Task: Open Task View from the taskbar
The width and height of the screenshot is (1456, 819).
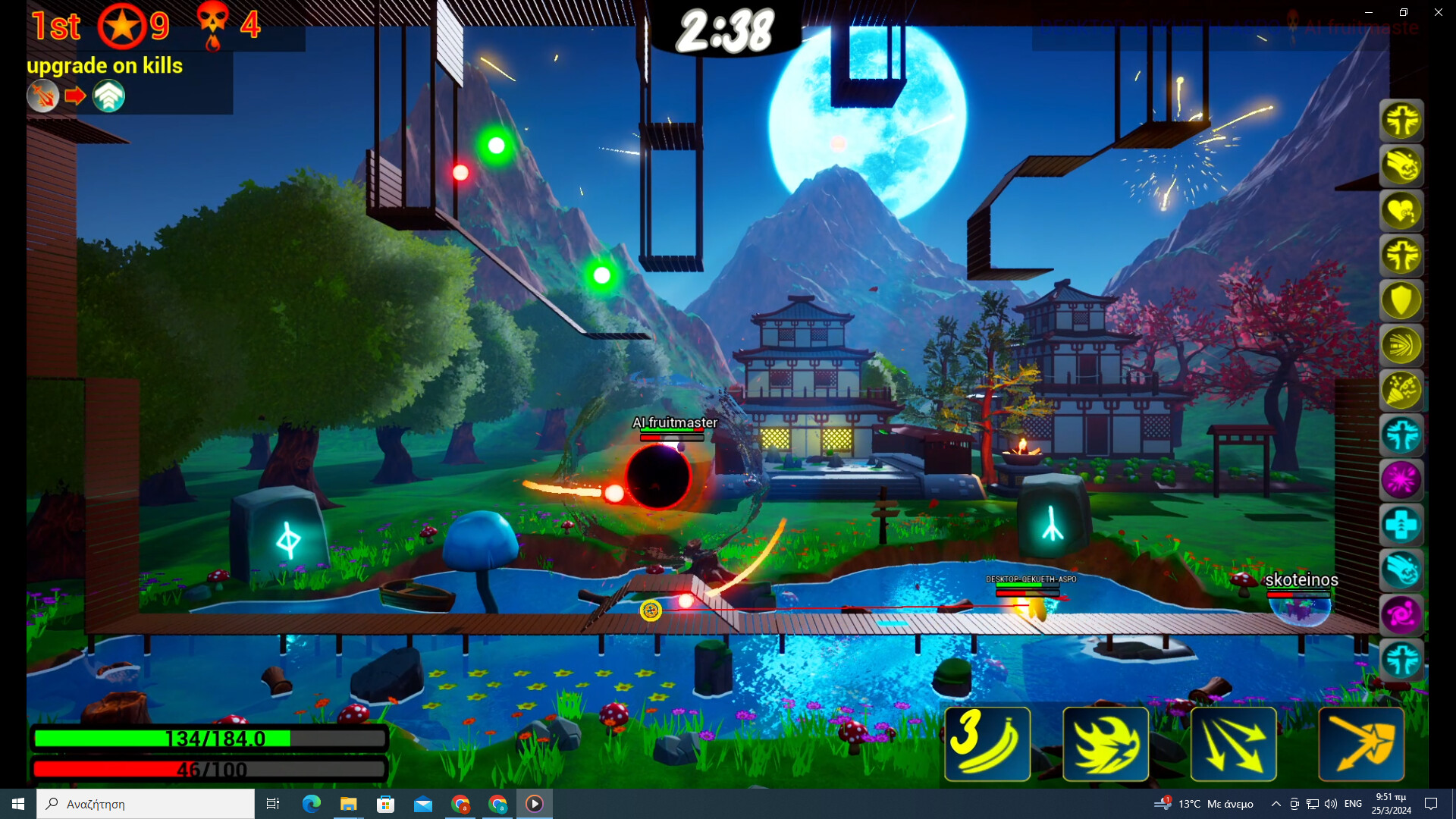Action: pyautogui.click(x=272, y=803)
